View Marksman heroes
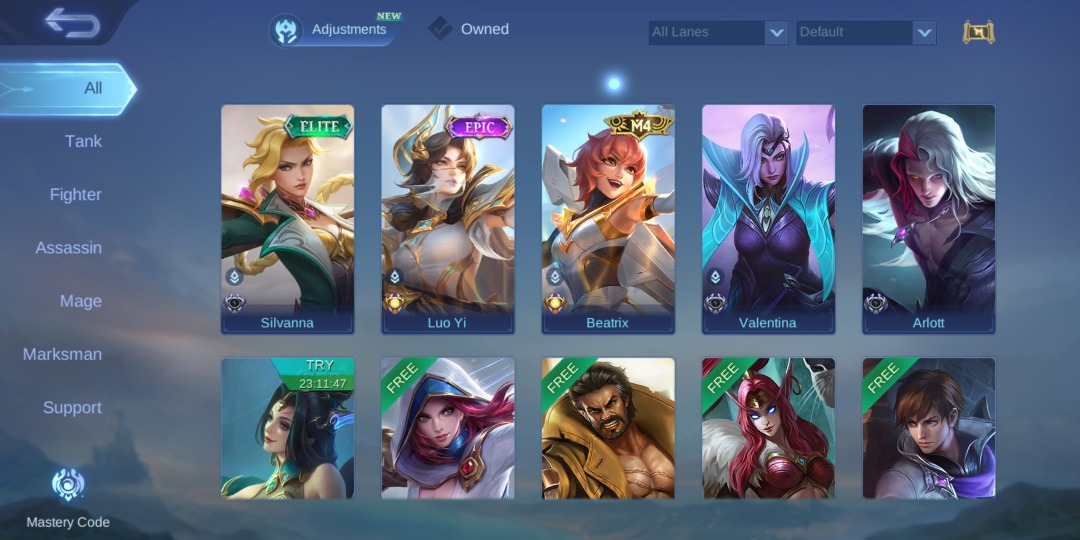Image resolution: width=1080 pixels, height=540 pixels. tap(62, 354)
